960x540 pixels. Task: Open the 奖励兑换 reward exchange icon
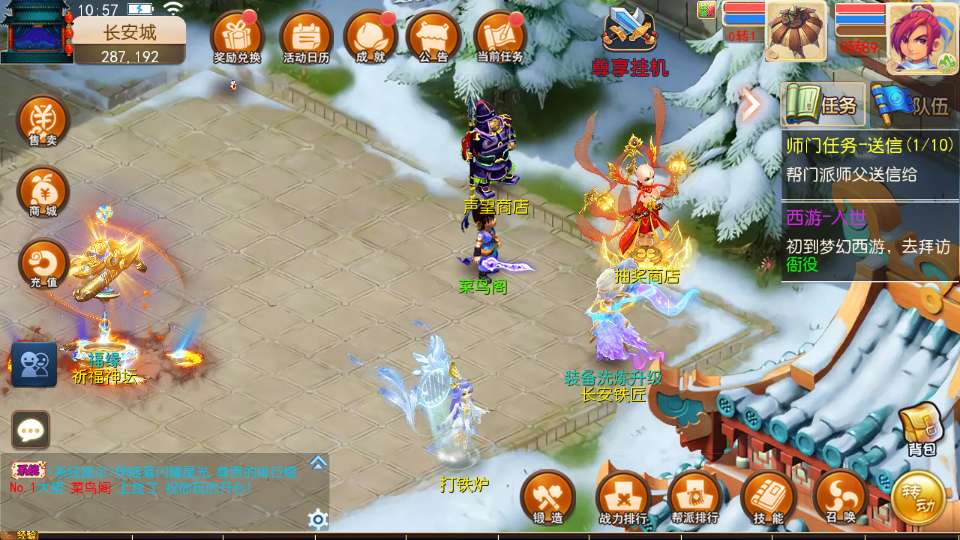pyautogui.click(x=237, y=37)
